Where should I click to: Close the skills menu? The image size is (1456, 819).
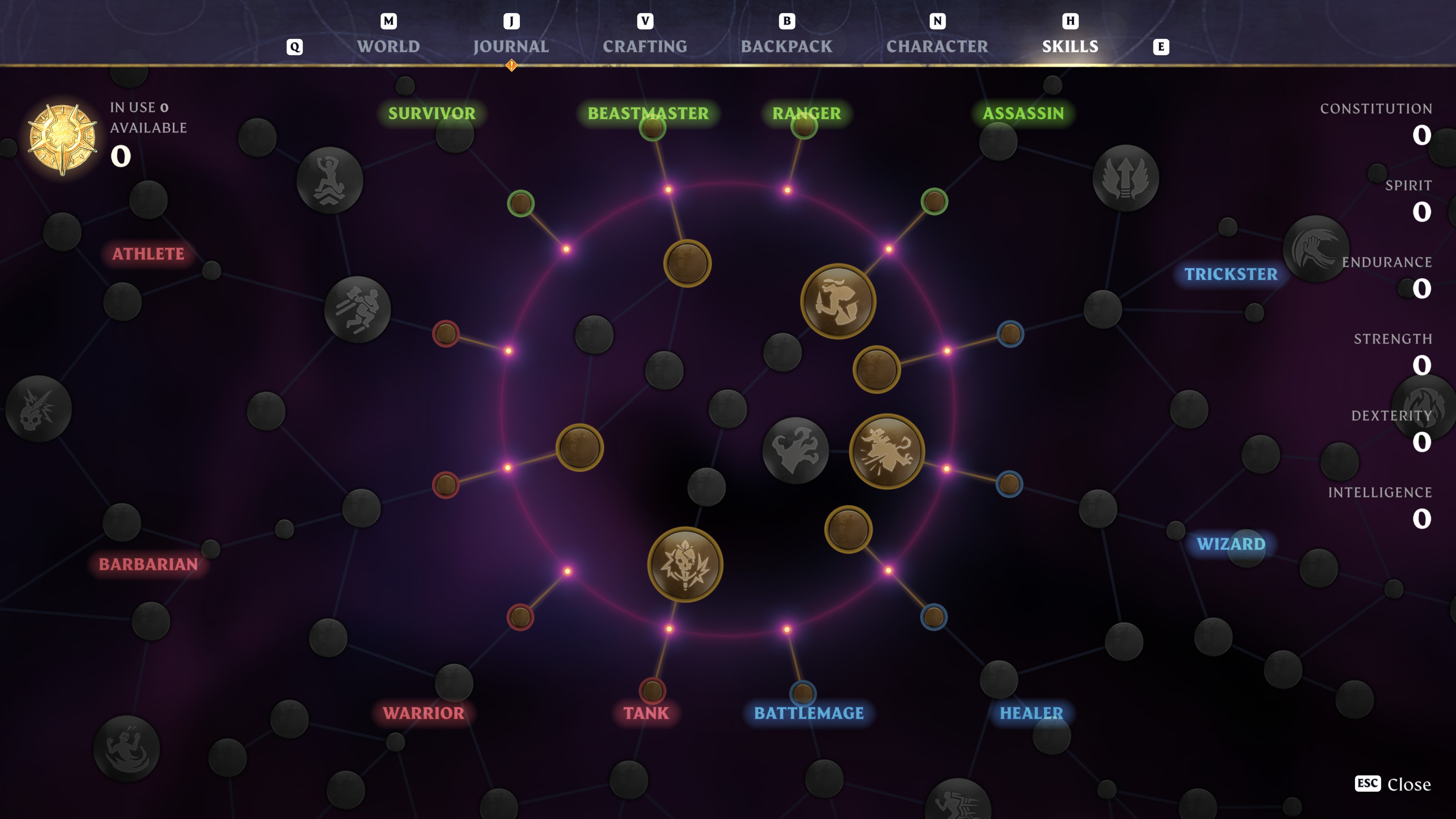[1393, 784]
